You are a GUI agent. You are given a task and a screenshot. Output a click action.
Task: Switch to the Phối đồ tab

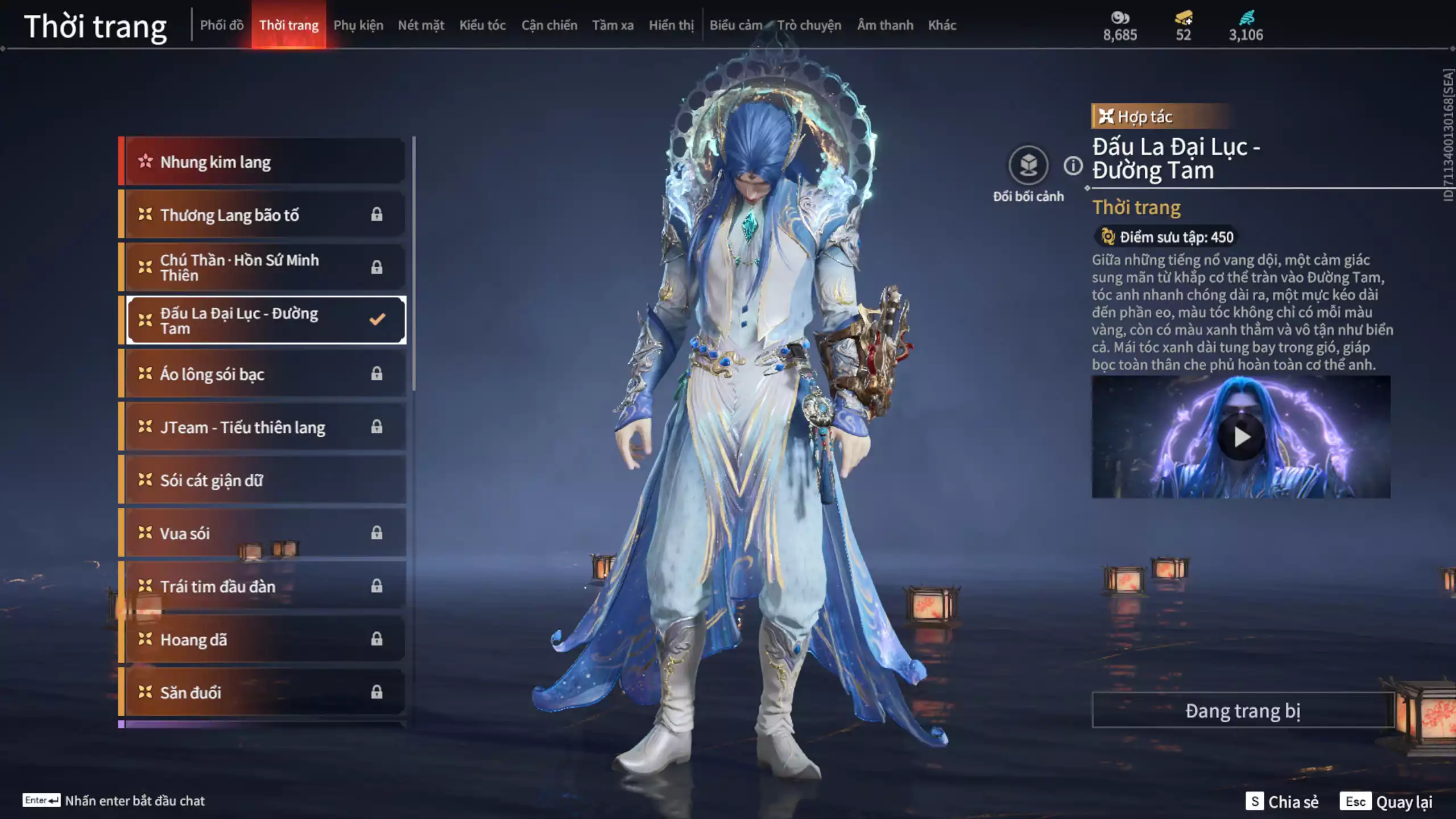point(222,25)
